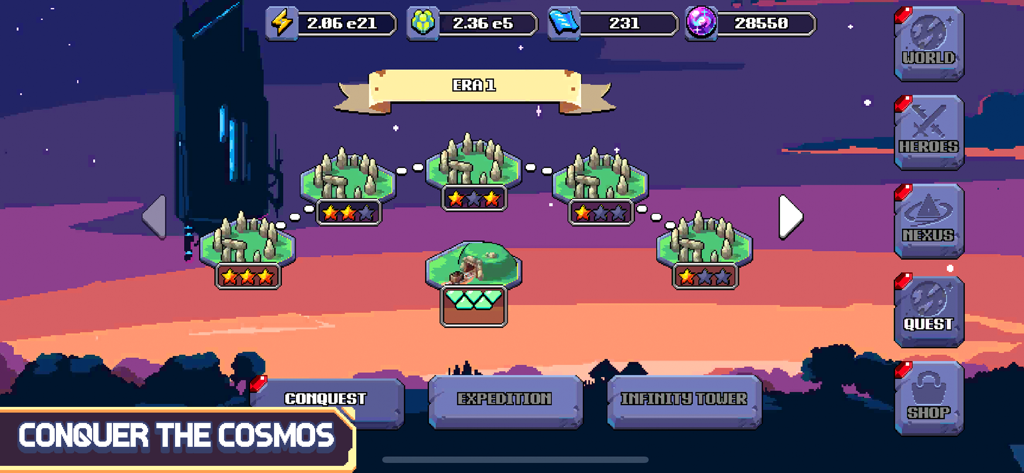Open the World menu

(x=929, y=44)
